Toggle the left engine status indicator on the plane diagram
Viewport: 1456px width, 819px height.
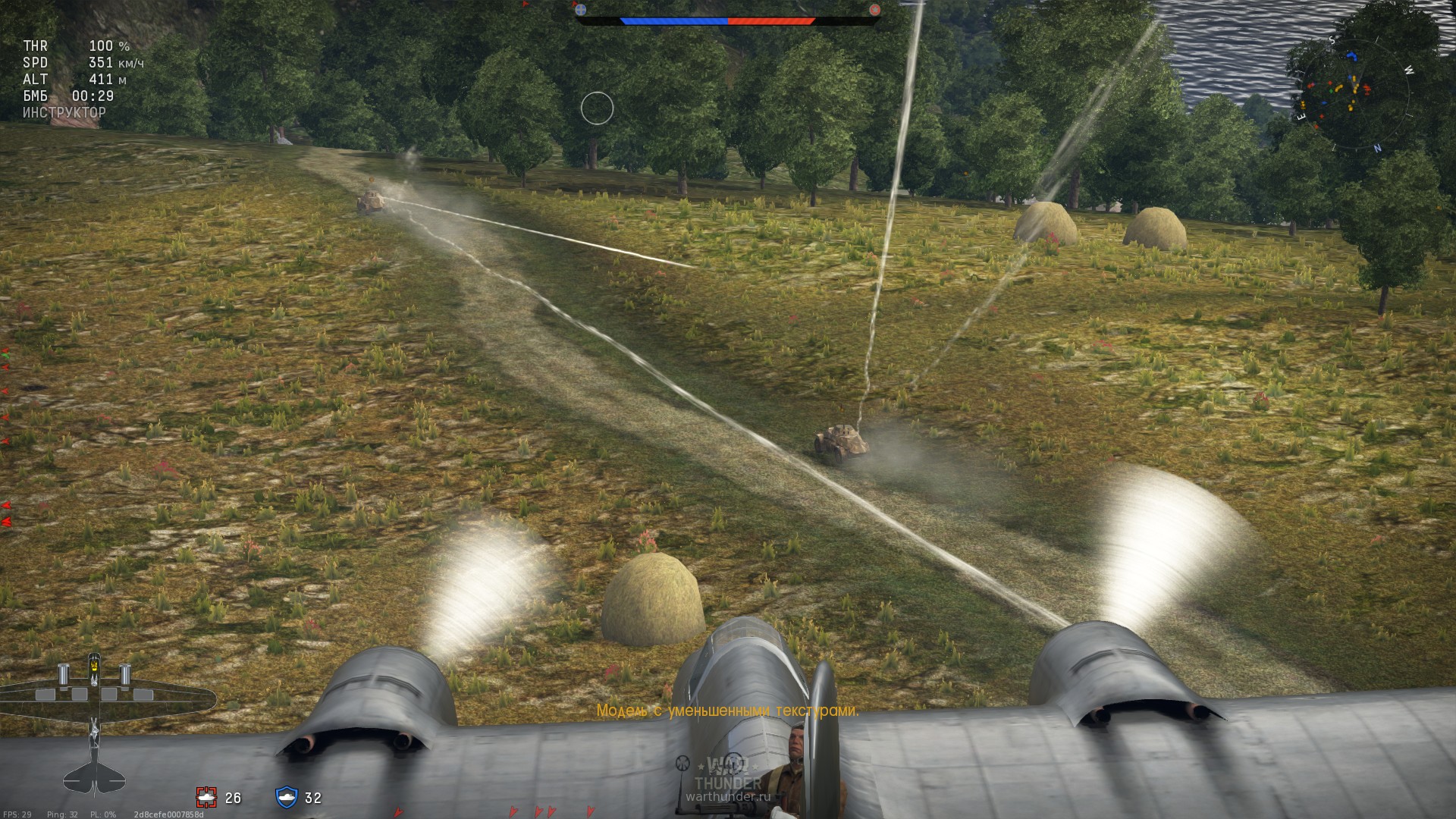pyautogui.click(x=63, y=673)
